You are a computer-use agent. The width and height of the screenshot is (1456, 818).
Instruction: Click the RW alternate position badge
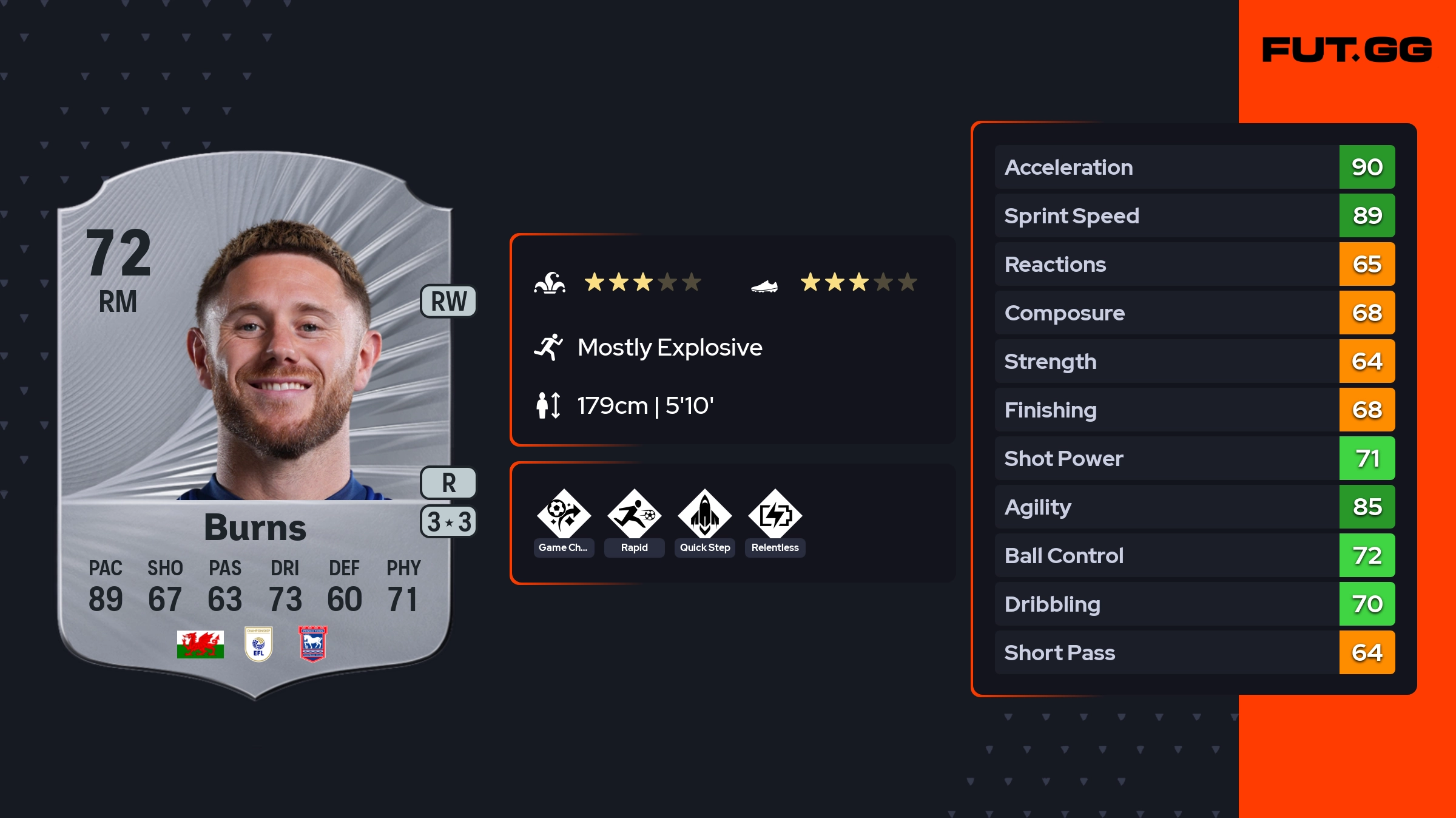point(448,302)
